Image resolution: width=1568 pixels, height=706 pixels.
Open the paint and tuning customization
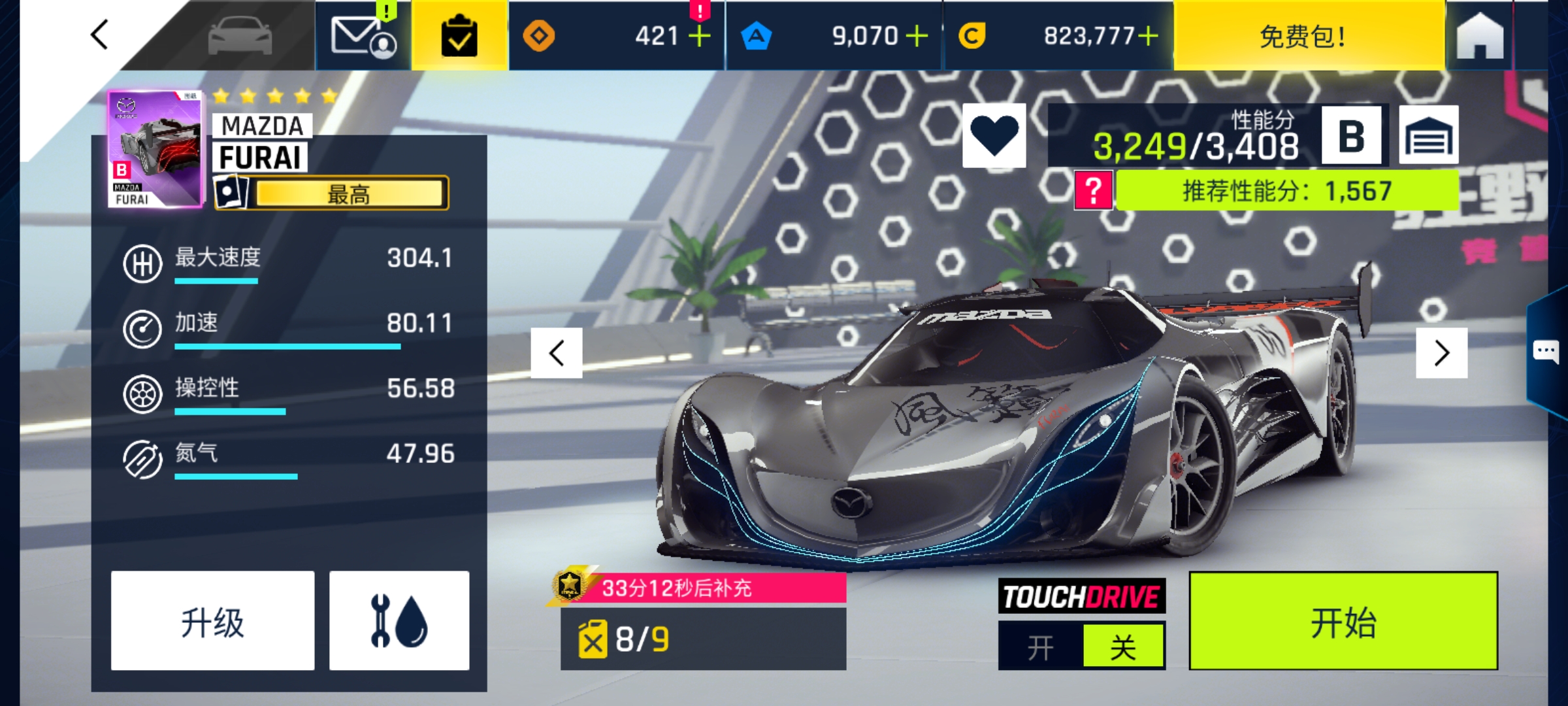399,621
